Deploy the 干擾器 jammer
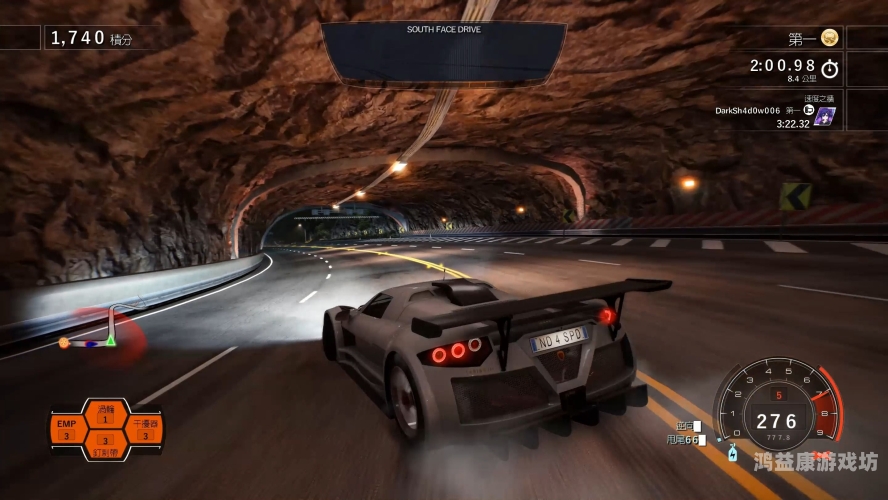 click(142, 430)
